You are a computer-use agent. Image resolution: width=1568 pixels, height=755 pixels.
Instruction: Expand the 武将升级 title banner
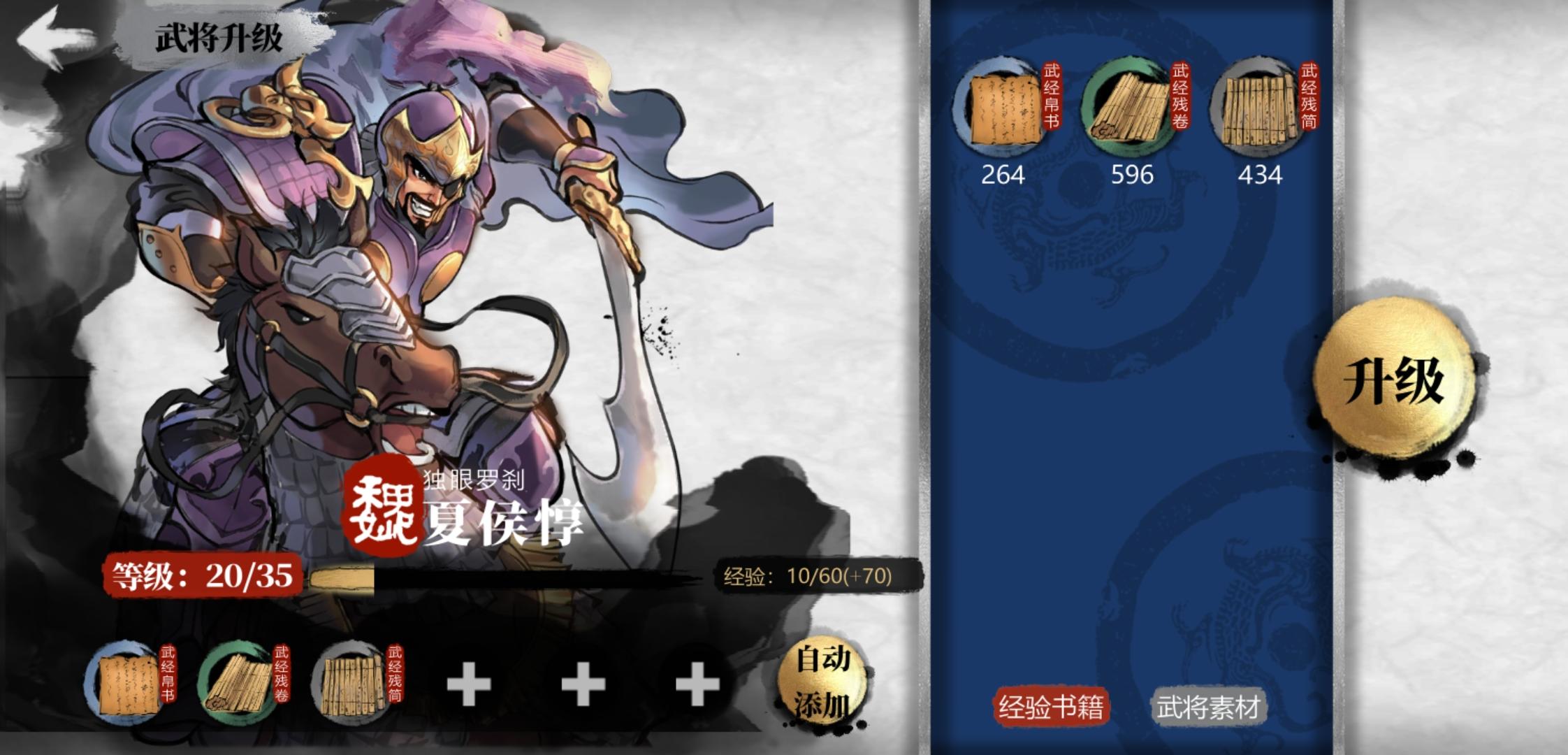tap(217, 38)
